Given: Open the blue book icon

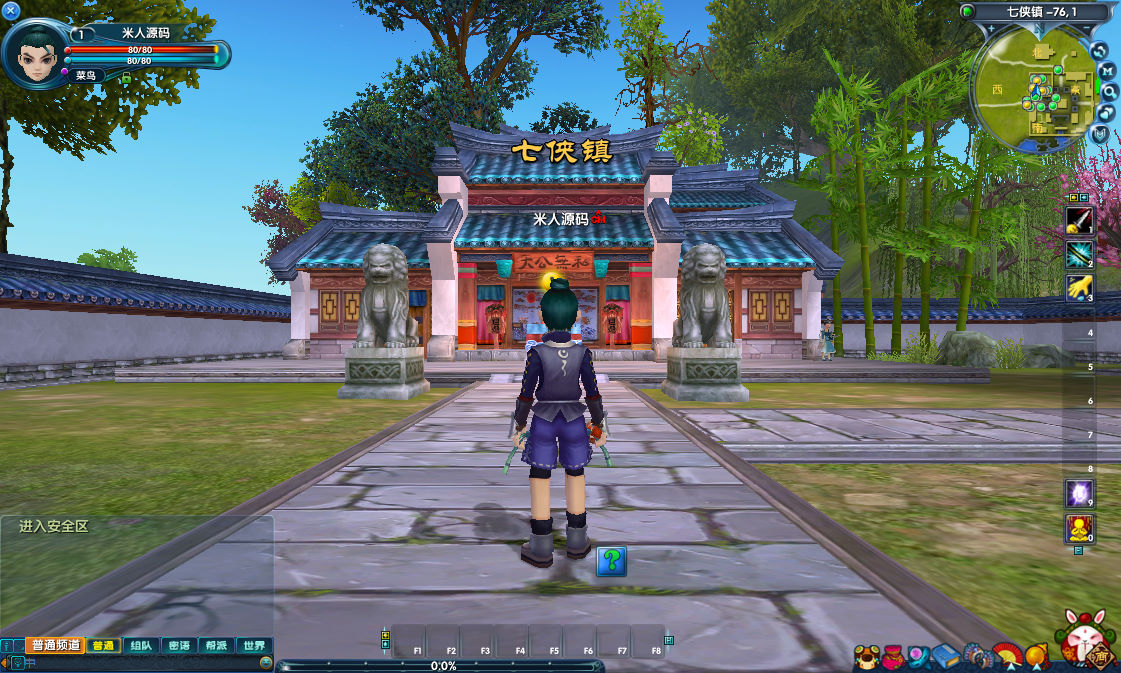Looking at the screenshot, I should (x=946, y=657).
